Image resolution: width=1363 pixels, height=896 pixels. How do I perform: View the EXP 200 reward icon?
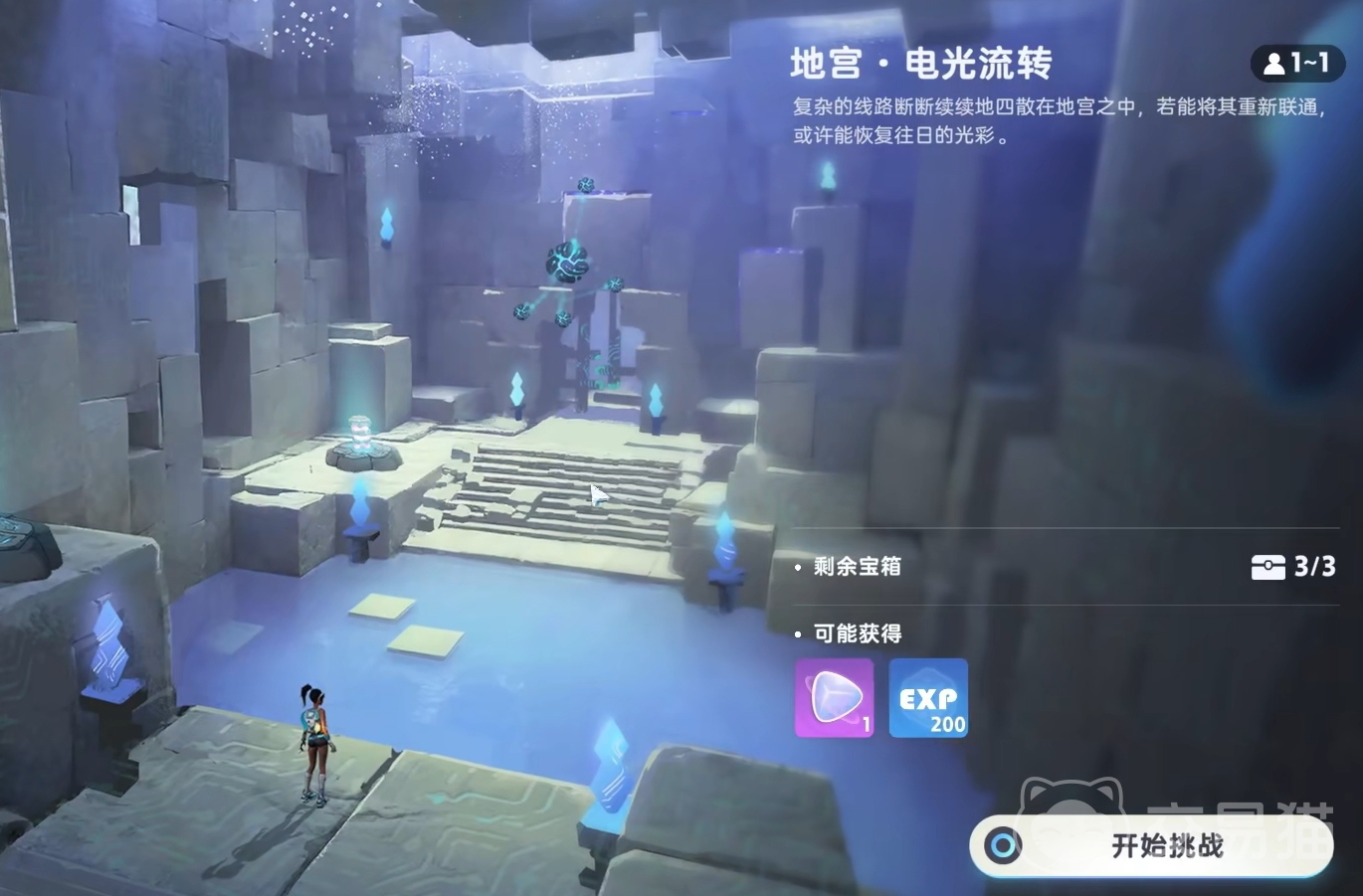coord(927,697)
